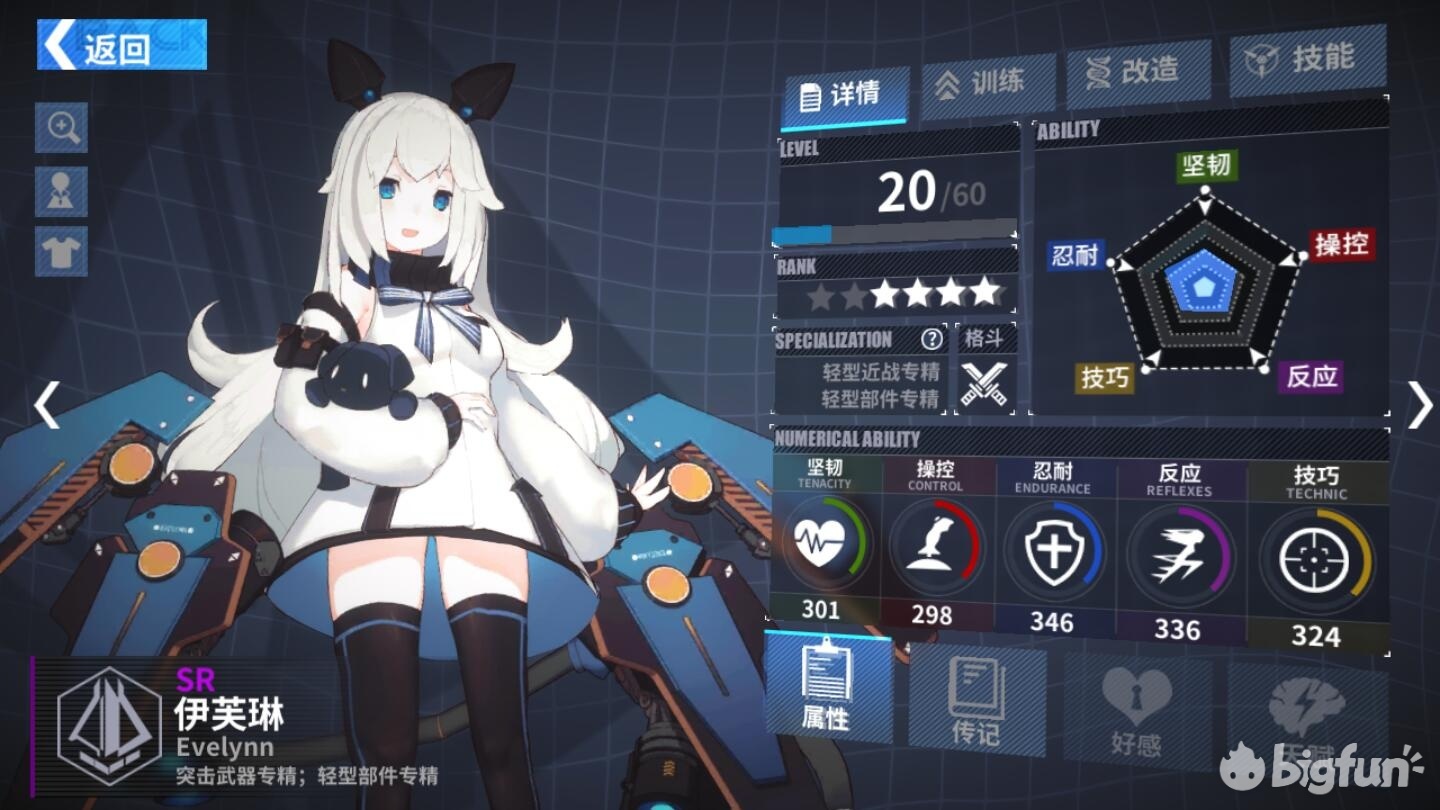Viewport: 1440px width, 810px height.
Task: Open the outfit shirt icon in left sidebar
Action: pyautogui.click(x=61, y=249)
